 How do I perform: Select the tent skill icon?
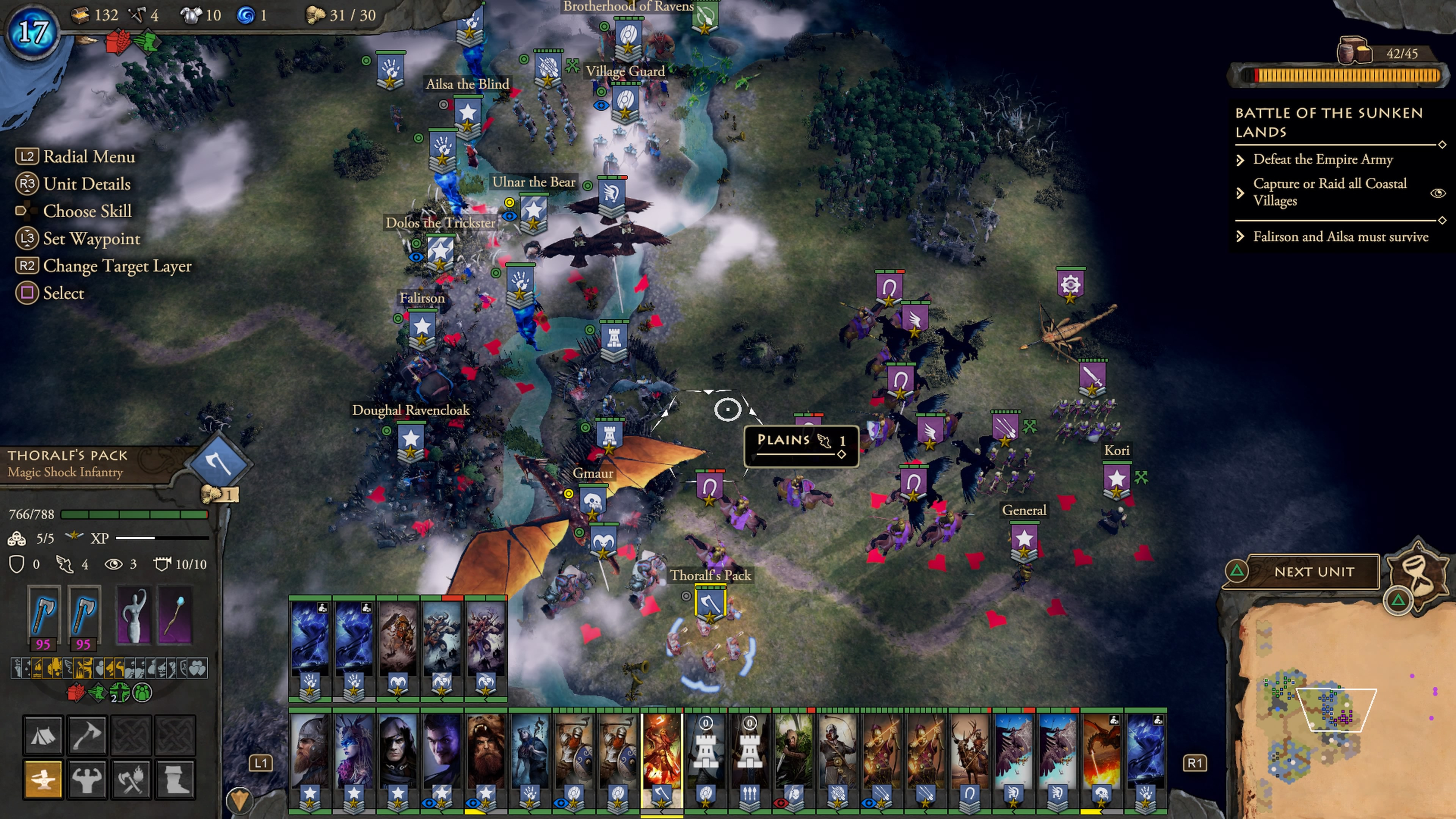pos(42,735)
